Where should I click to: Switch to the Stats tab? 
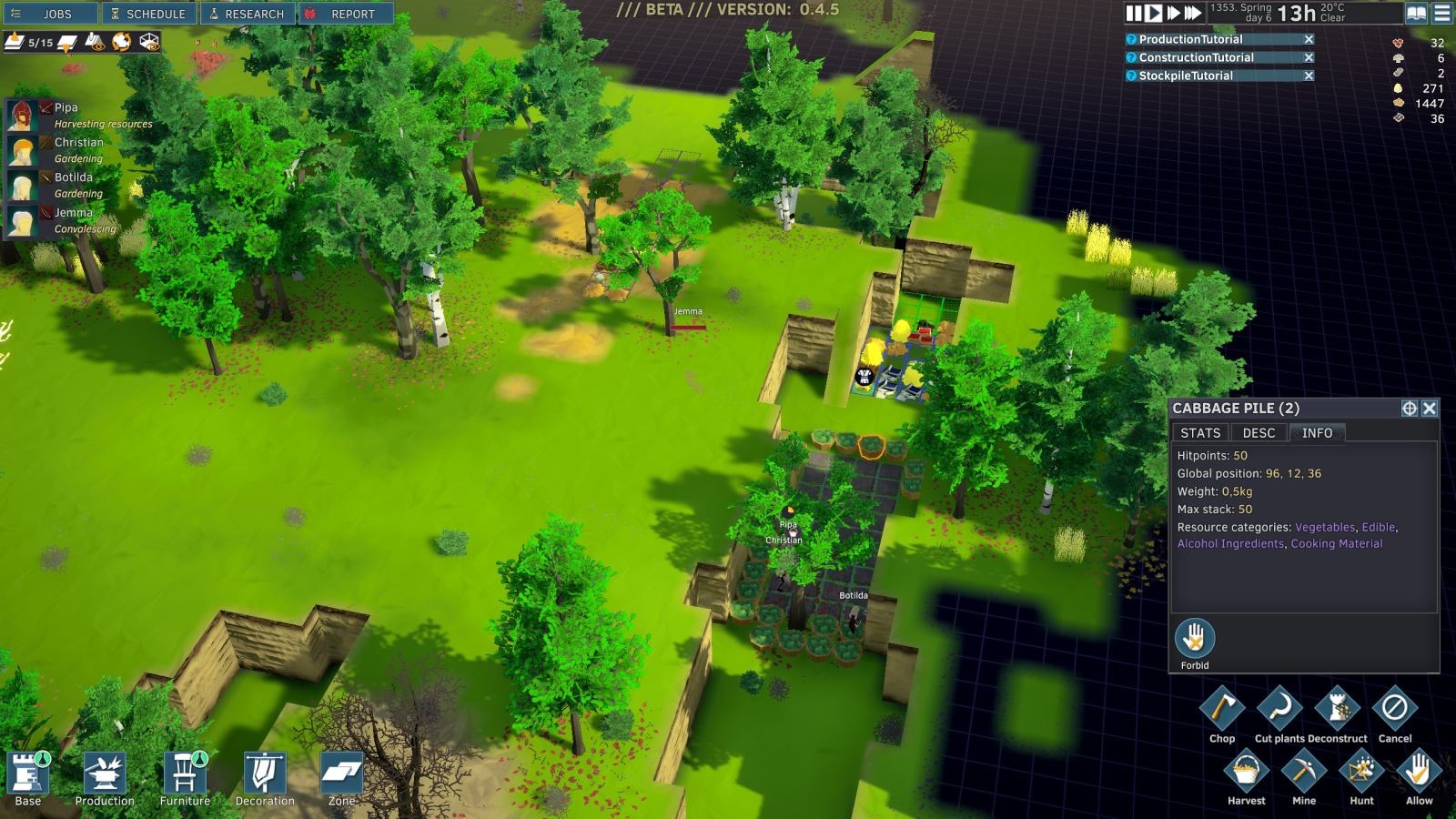[x=1200, y=433]
